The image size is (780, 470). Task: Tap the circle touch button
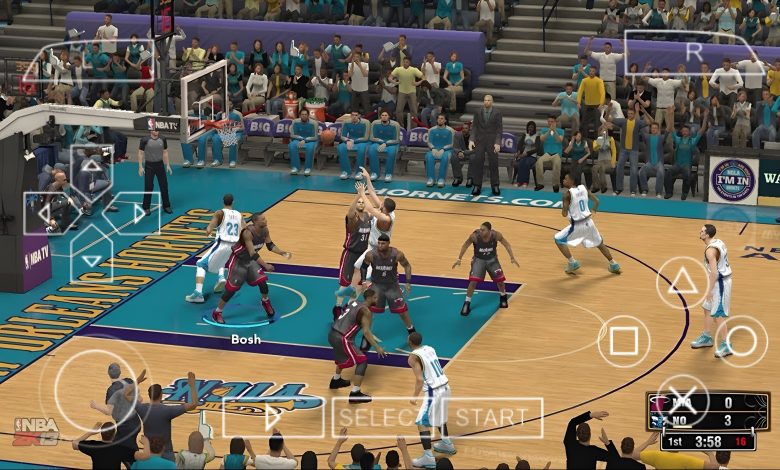(741, 341)
